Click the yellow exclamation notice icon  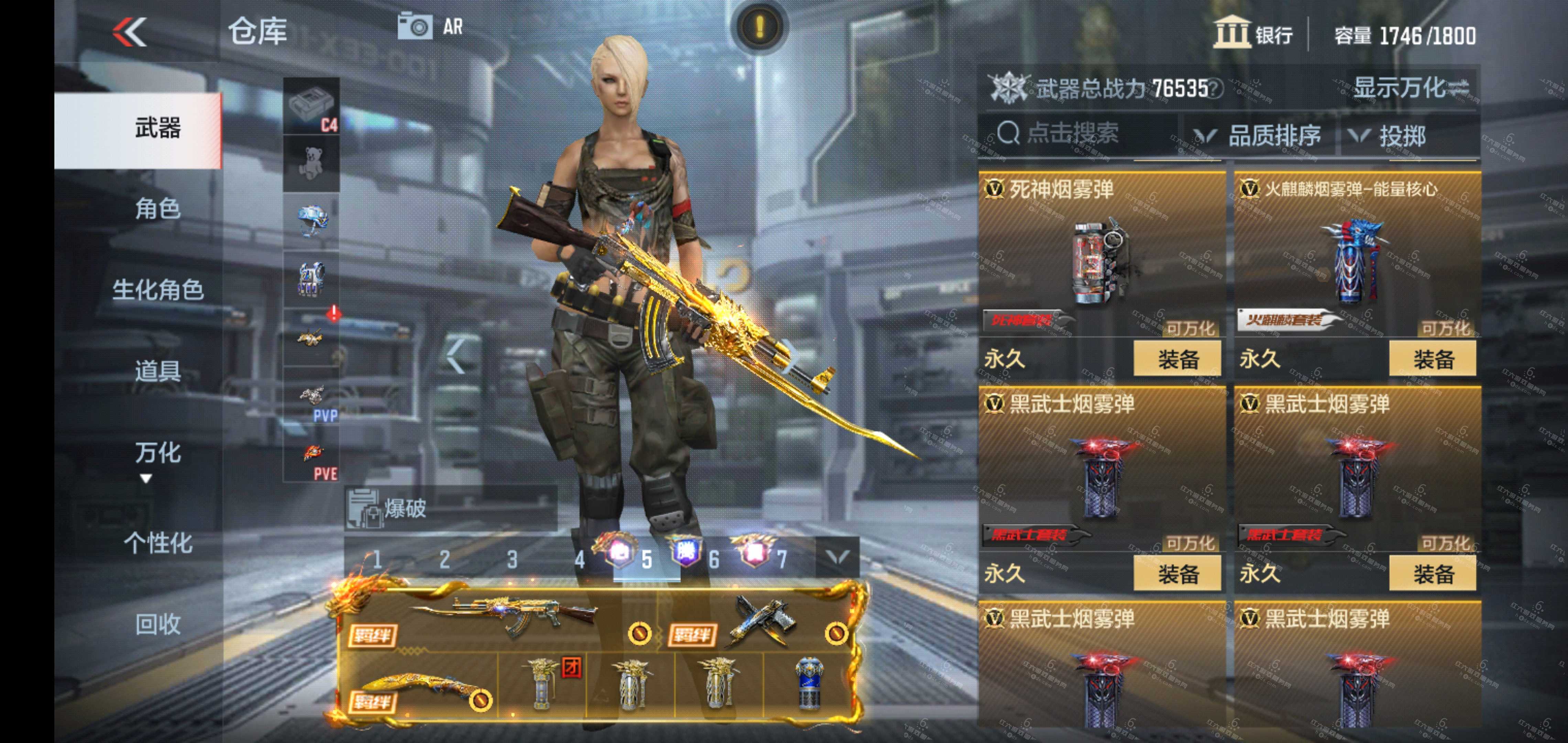(x=759, y=27)
